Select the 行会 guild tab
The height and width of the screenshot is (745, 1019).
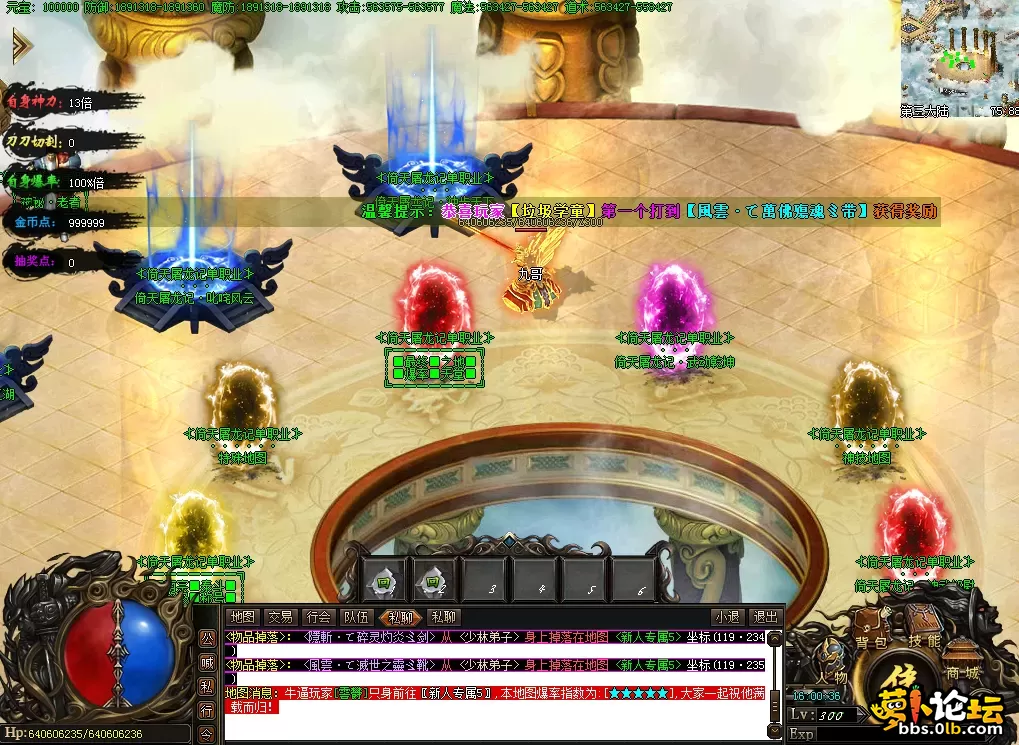pyautogui.click(x=319, y=617)
